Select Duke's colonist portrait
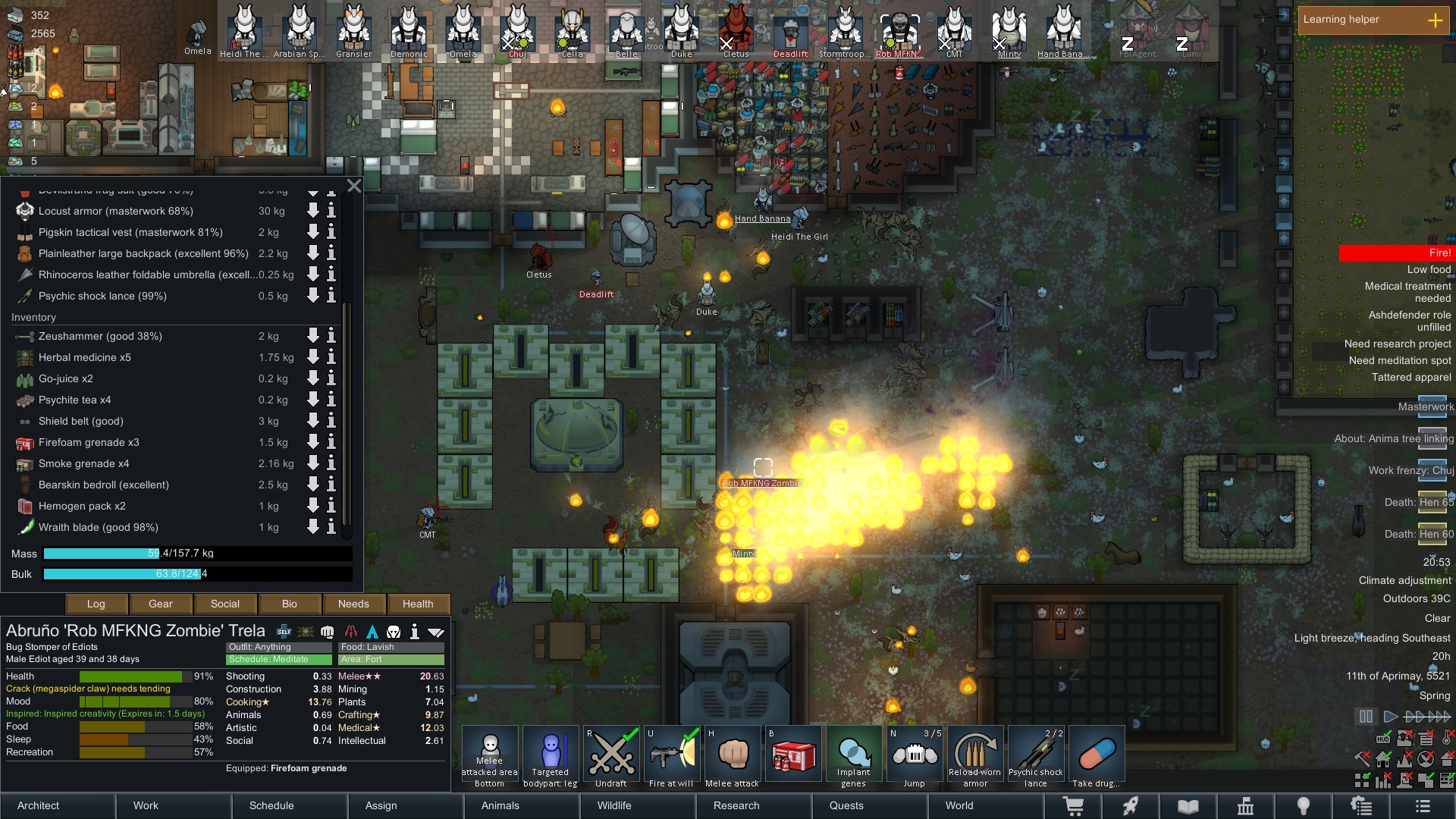 pyautogui.click(x=681, y=30)
